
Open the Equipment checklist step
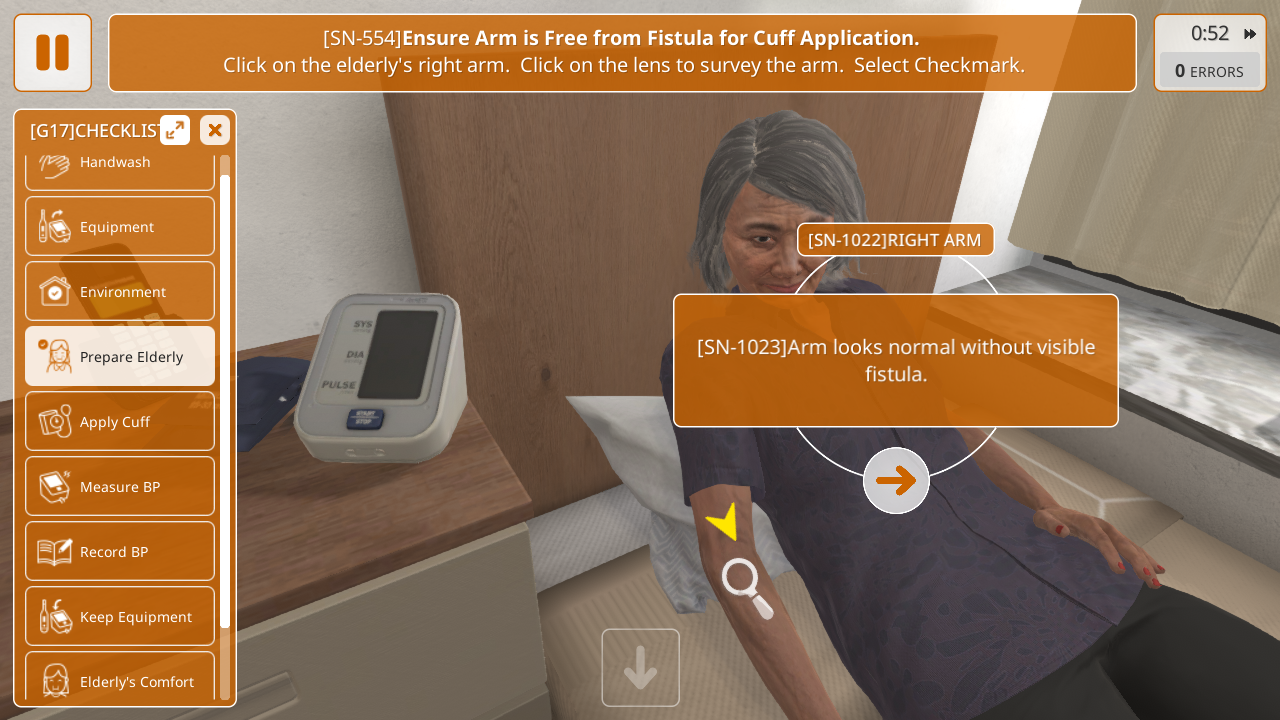pos(120,227)
